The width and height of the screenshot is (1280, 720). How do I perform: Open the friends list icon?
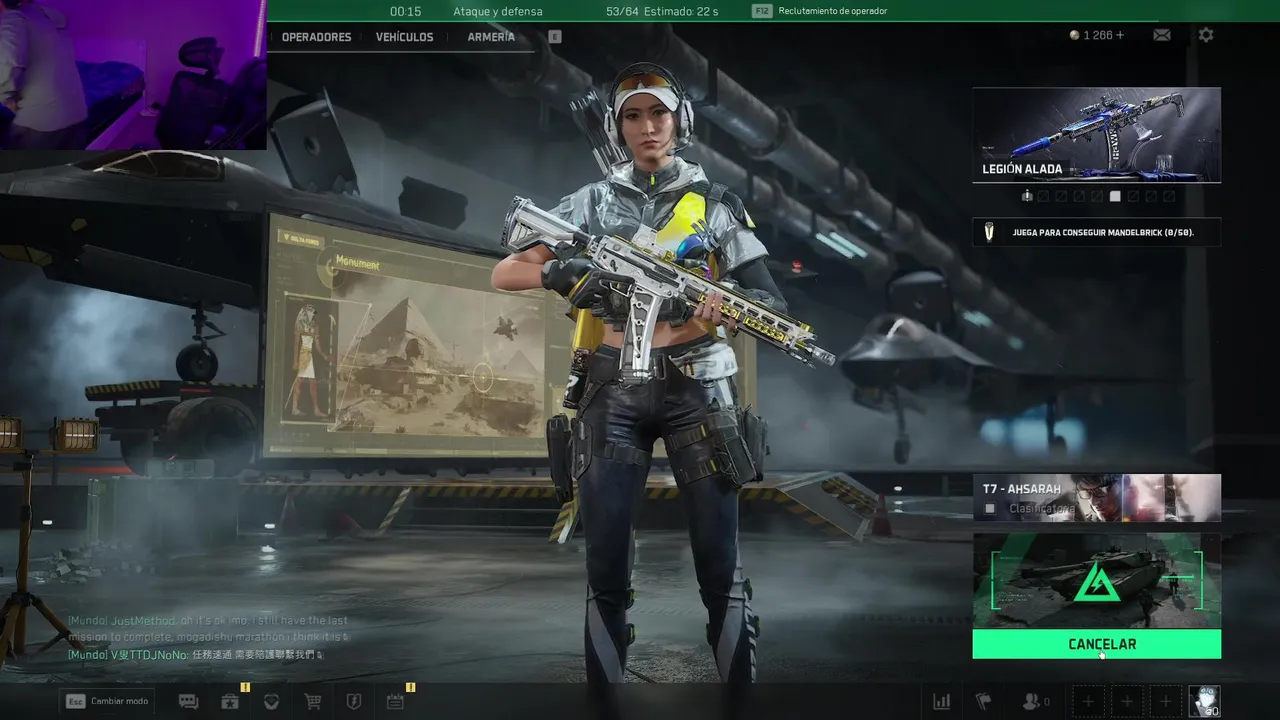(x=1034, y=702)
